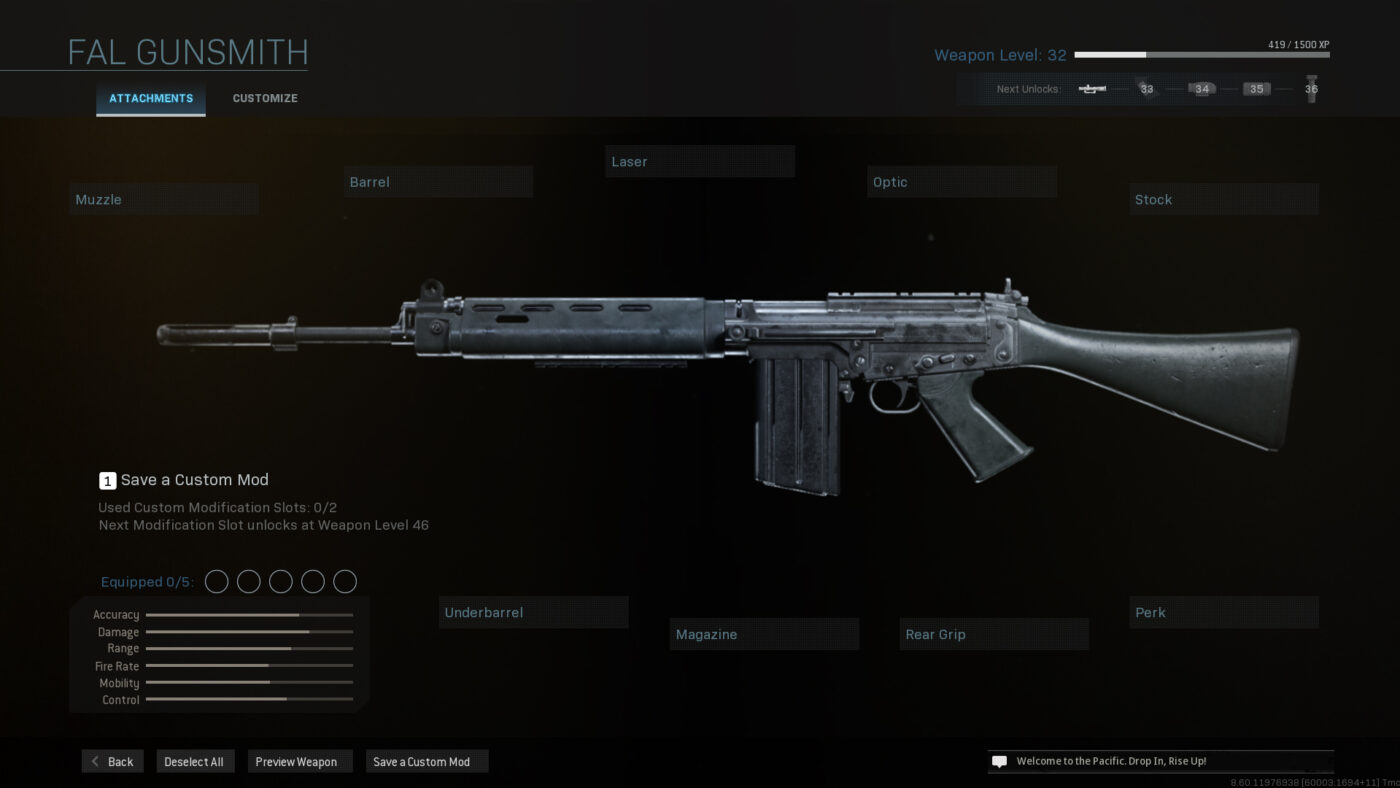Open the Optic attachment slot

(x=961, y=181)
